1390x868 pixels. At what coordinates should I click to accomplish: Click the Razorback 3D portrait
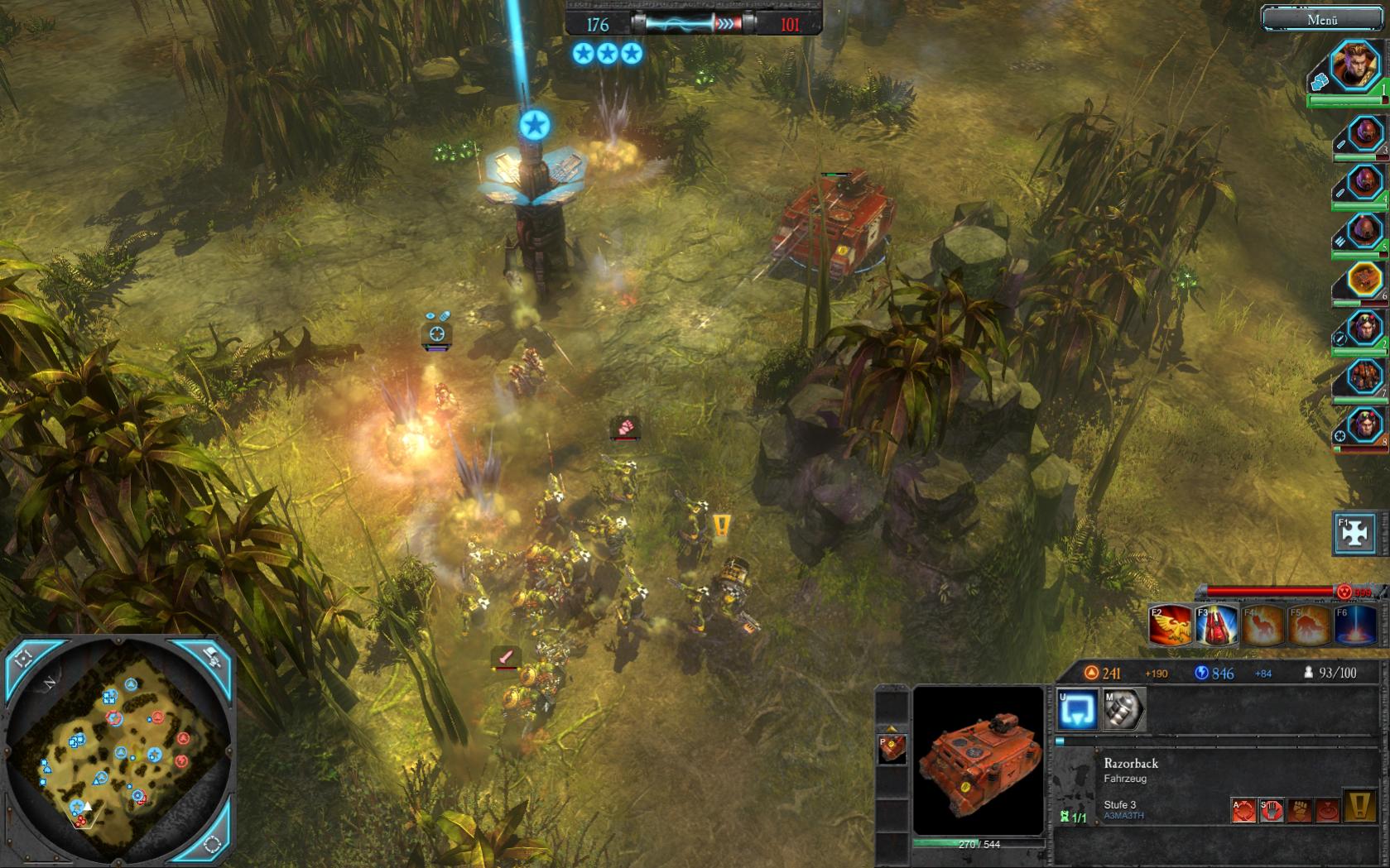click(978, 761)
